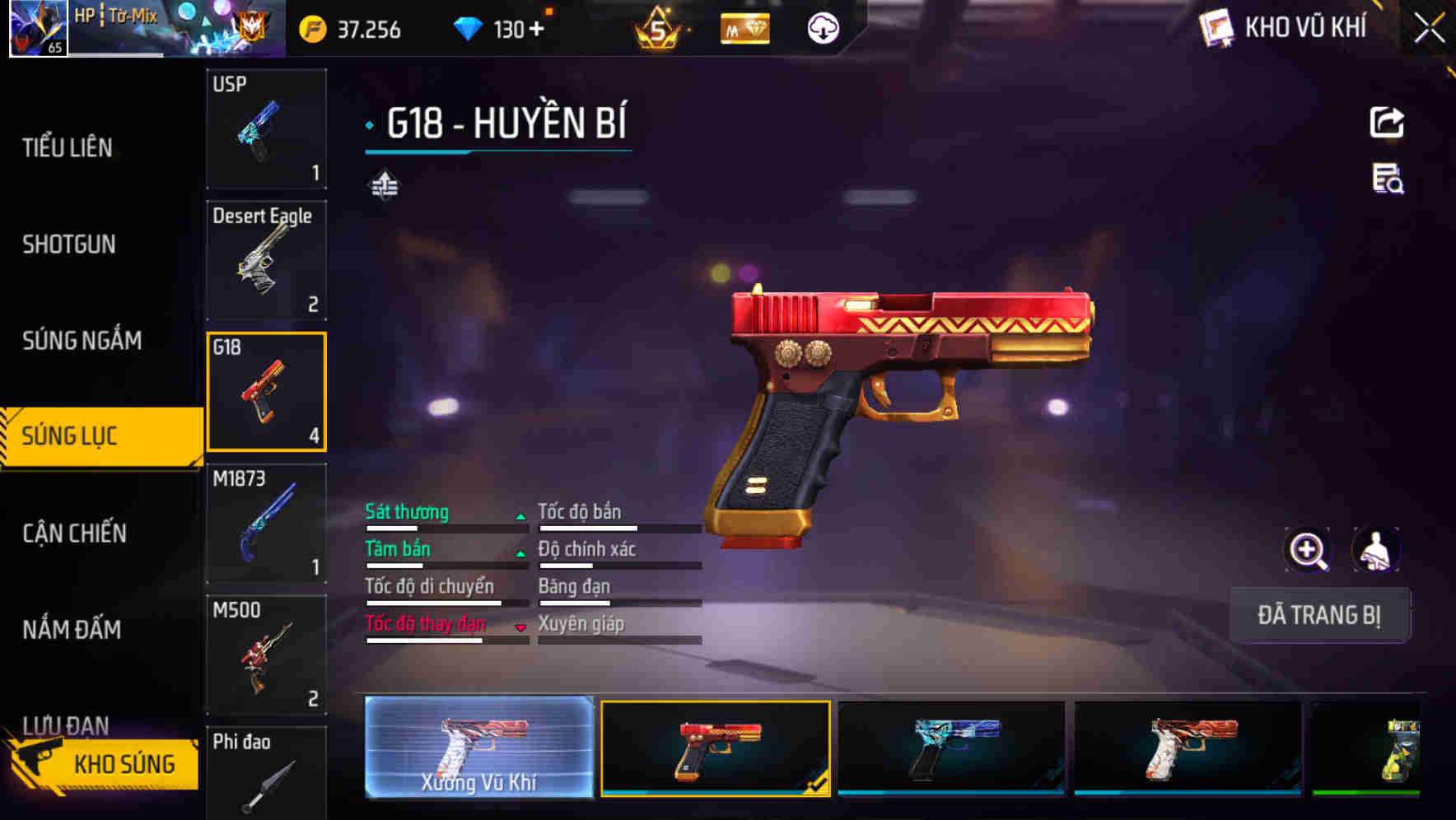Share the G18 - Huyền Bí skin
The width and height of the screenshot is (1456, 820).
pos(1388,122)
